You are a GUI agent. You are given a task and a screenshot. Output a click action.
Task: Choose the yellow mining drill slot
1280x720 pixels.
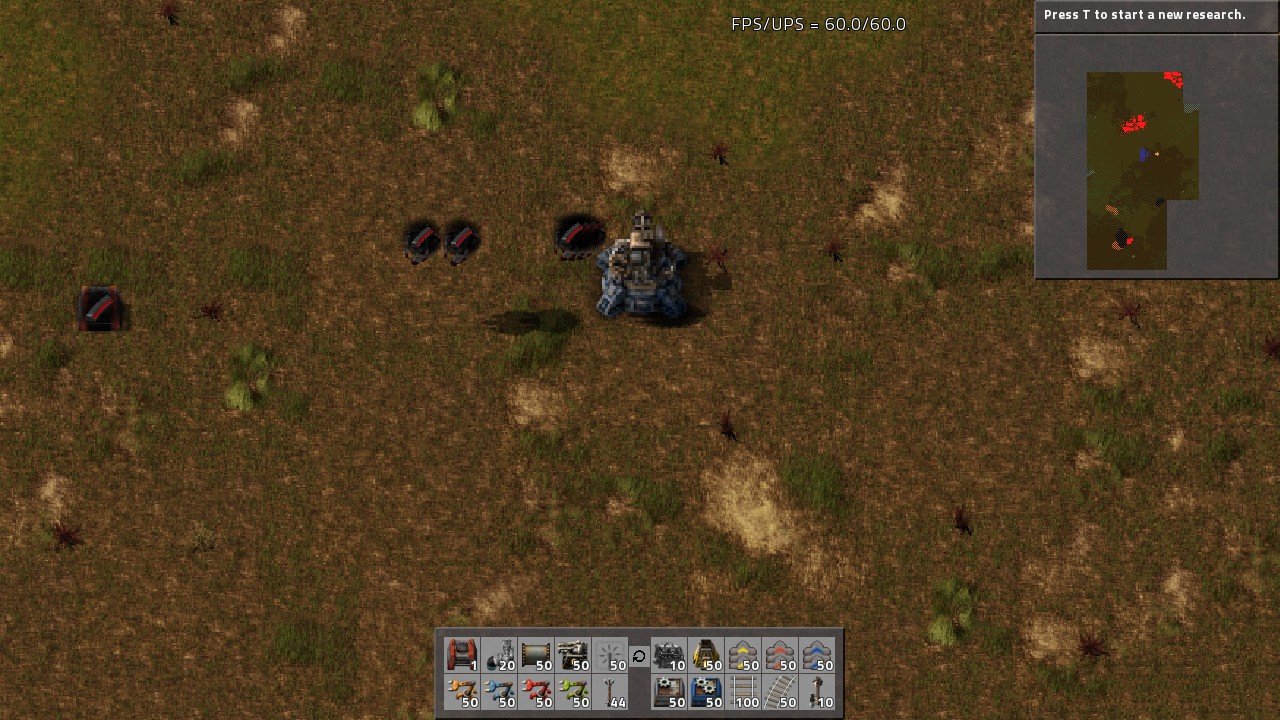point(705,655)
